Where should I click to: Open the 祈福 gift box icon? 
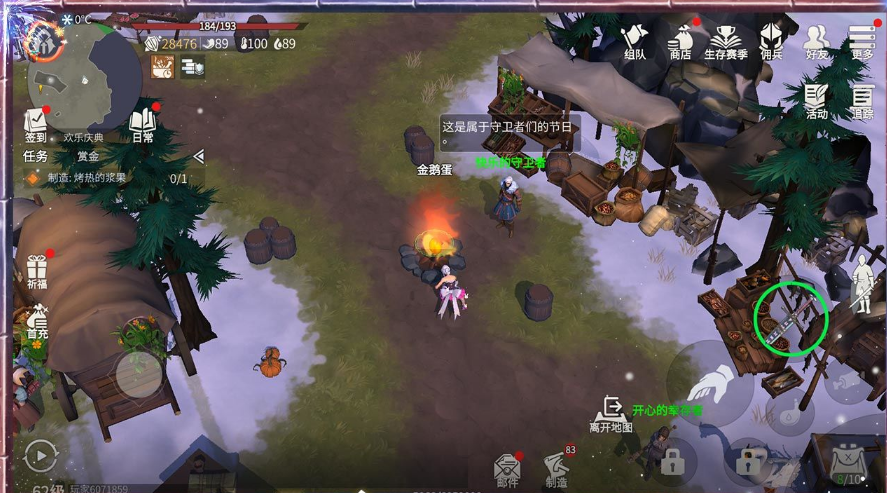(37, 272)
